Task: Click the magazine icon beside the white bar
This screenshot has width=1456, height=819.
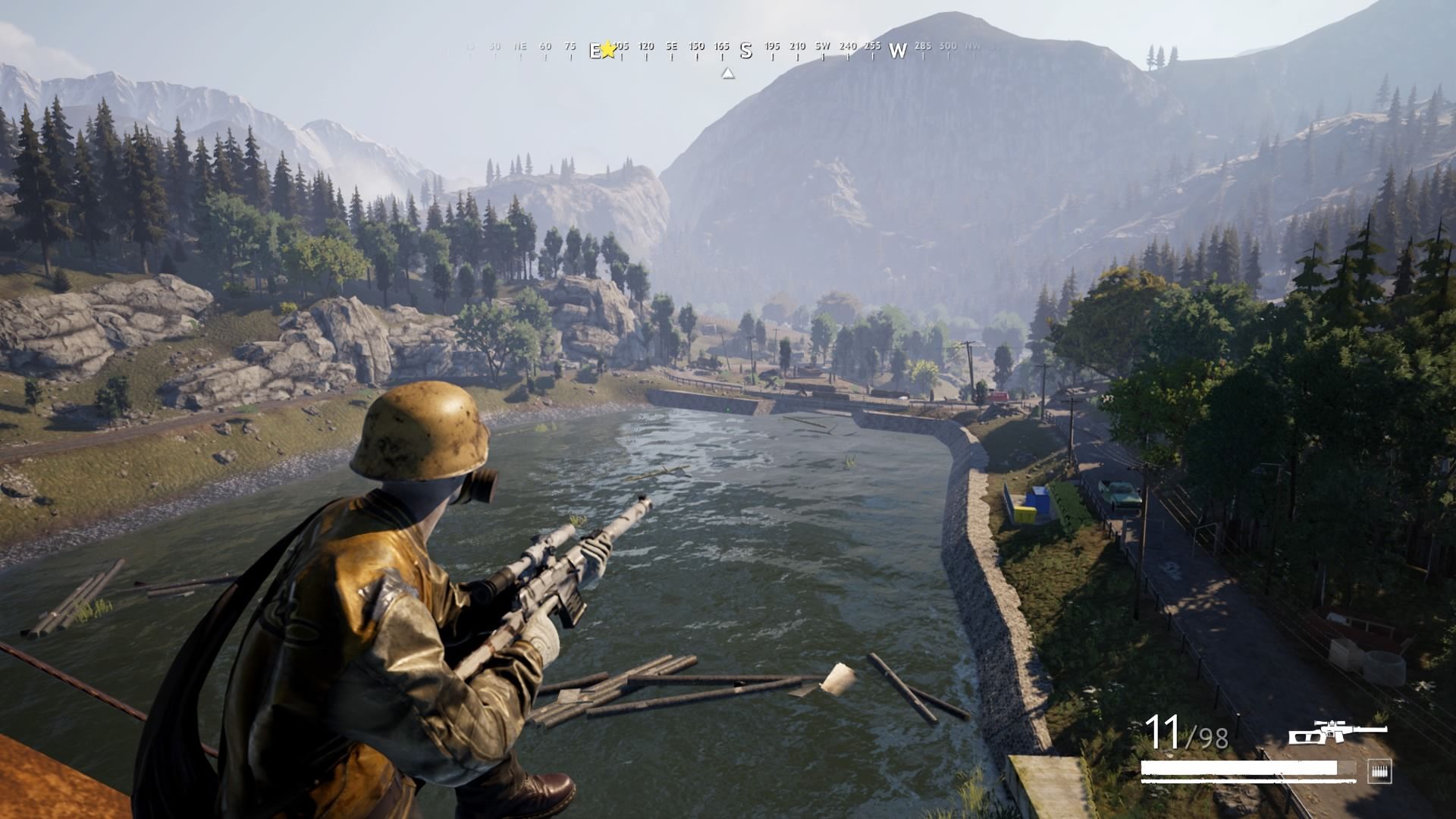Action: tap(1379, 771)
